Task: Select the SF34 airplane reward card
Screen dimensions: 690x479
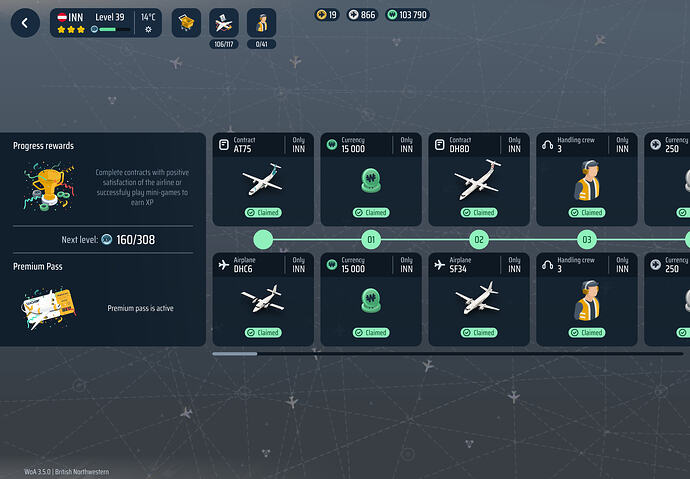Action: coord(478,298)
